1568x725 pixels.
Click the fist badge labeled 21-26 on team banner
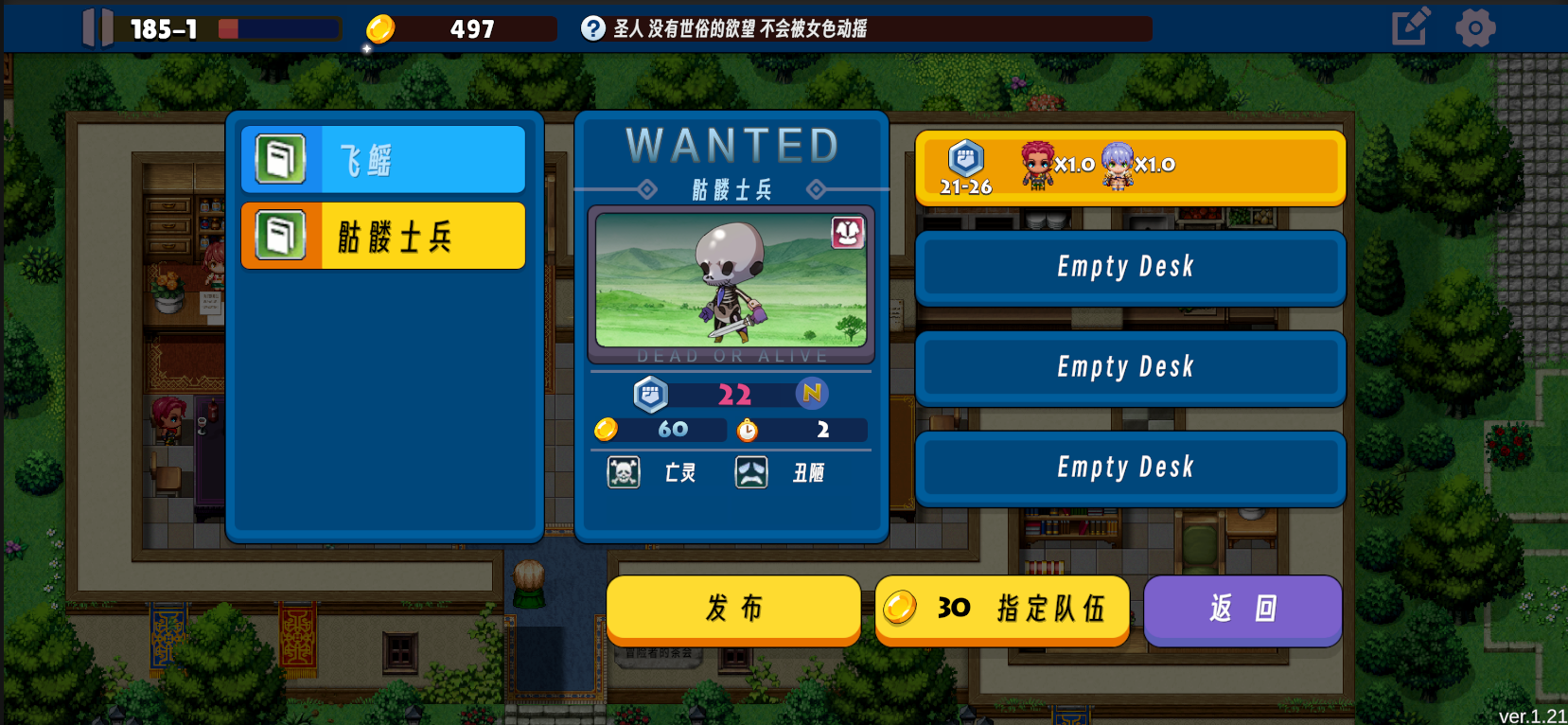tap(964, 159)
